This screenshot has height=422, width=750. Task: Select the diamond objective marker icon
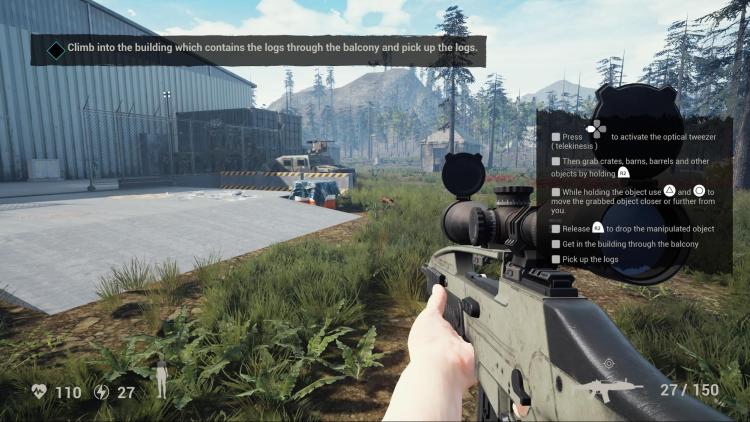[x=56, y=48]
